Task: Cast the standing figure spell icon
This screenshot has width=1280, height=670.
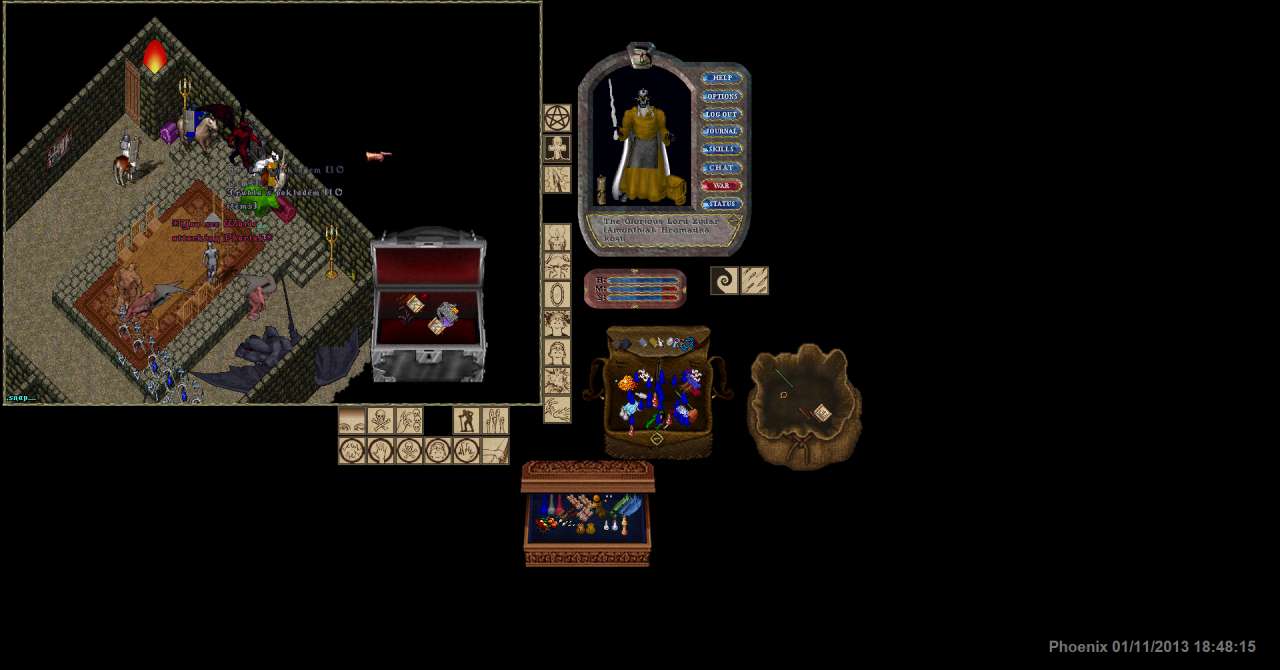Action: [466, 420]
